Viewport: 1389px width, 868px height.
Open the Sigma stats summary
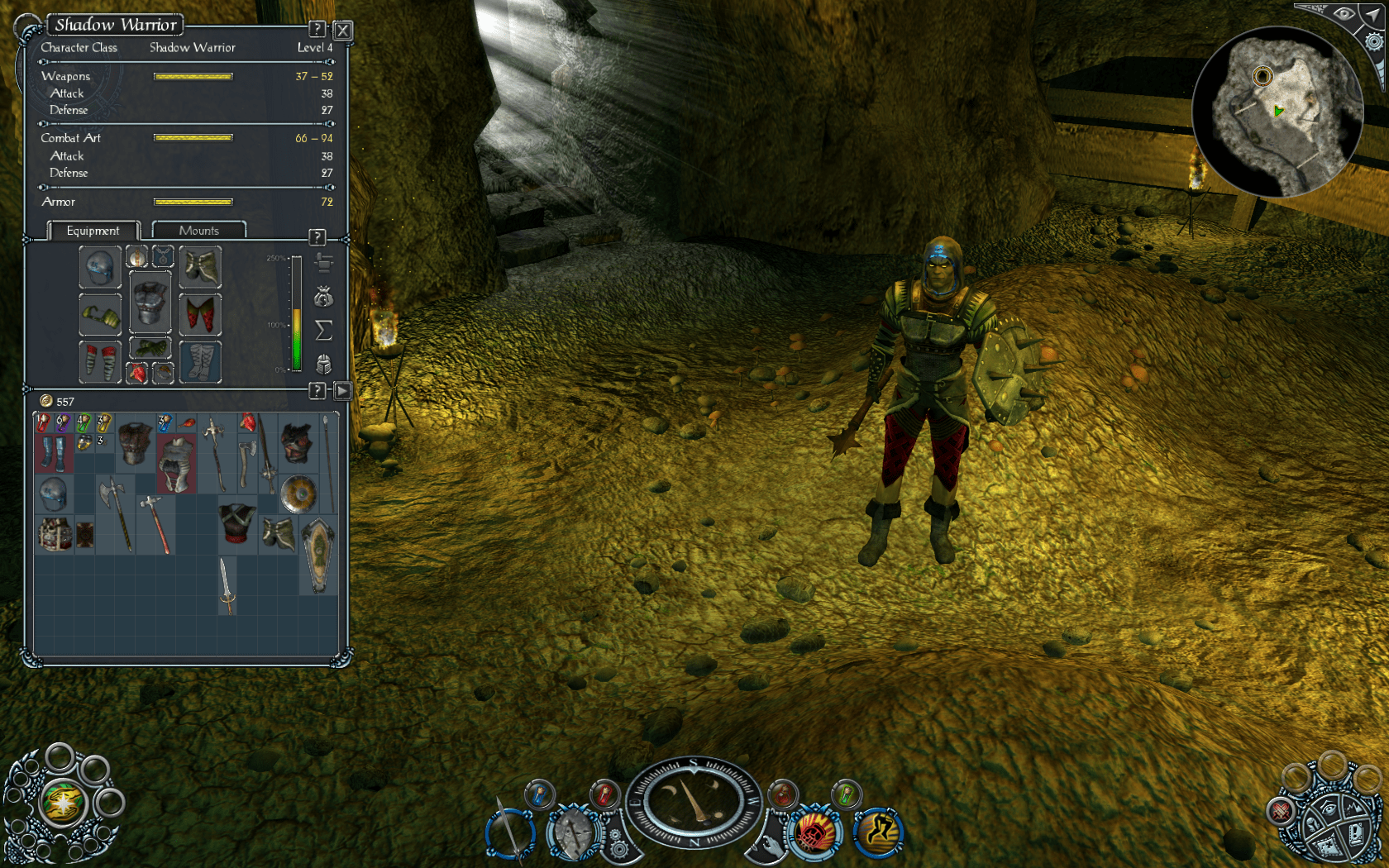[324, 329]
